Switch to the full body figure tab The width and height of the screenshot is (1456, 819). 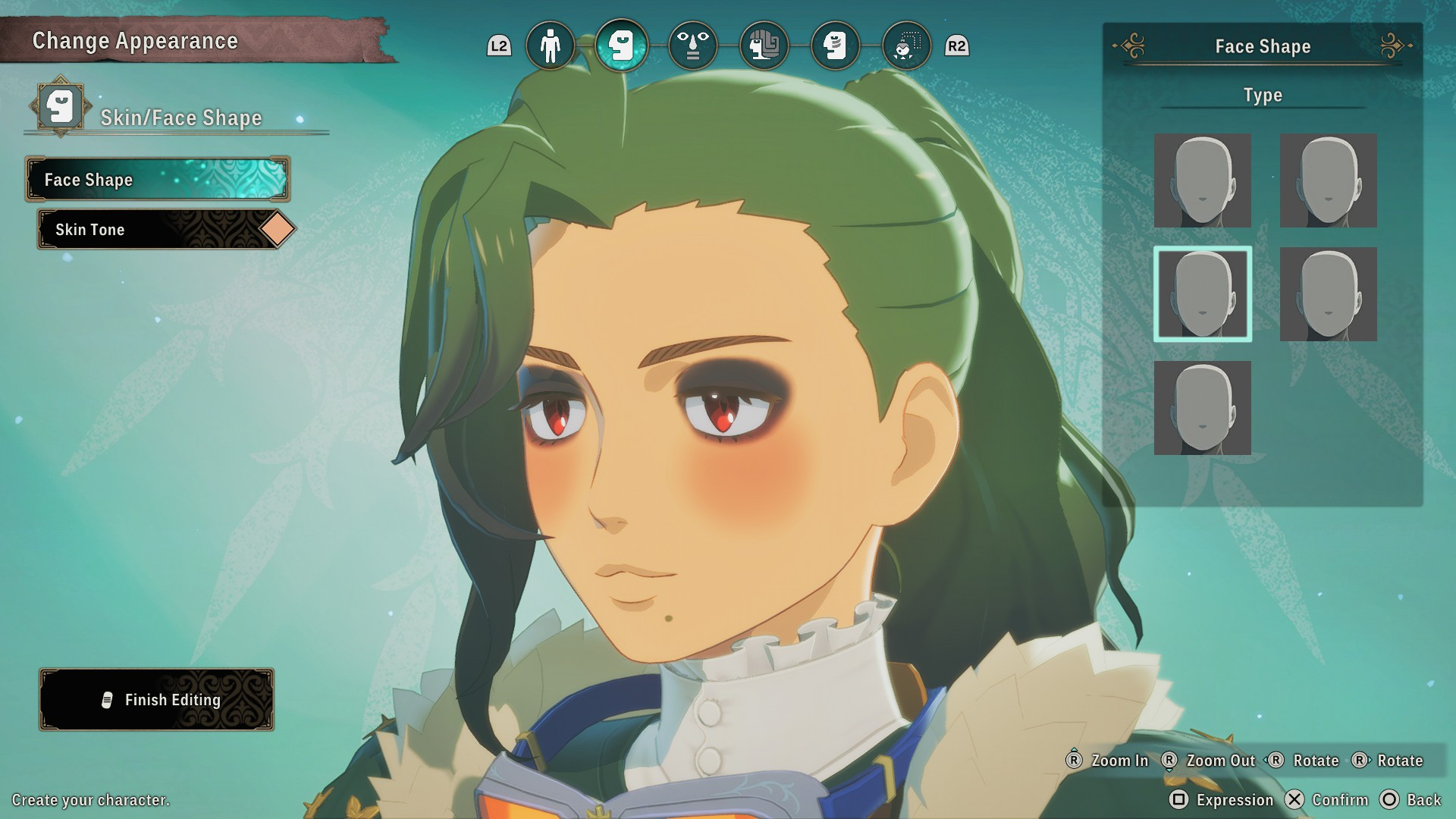pyautogui.click(x=550, y=46)
